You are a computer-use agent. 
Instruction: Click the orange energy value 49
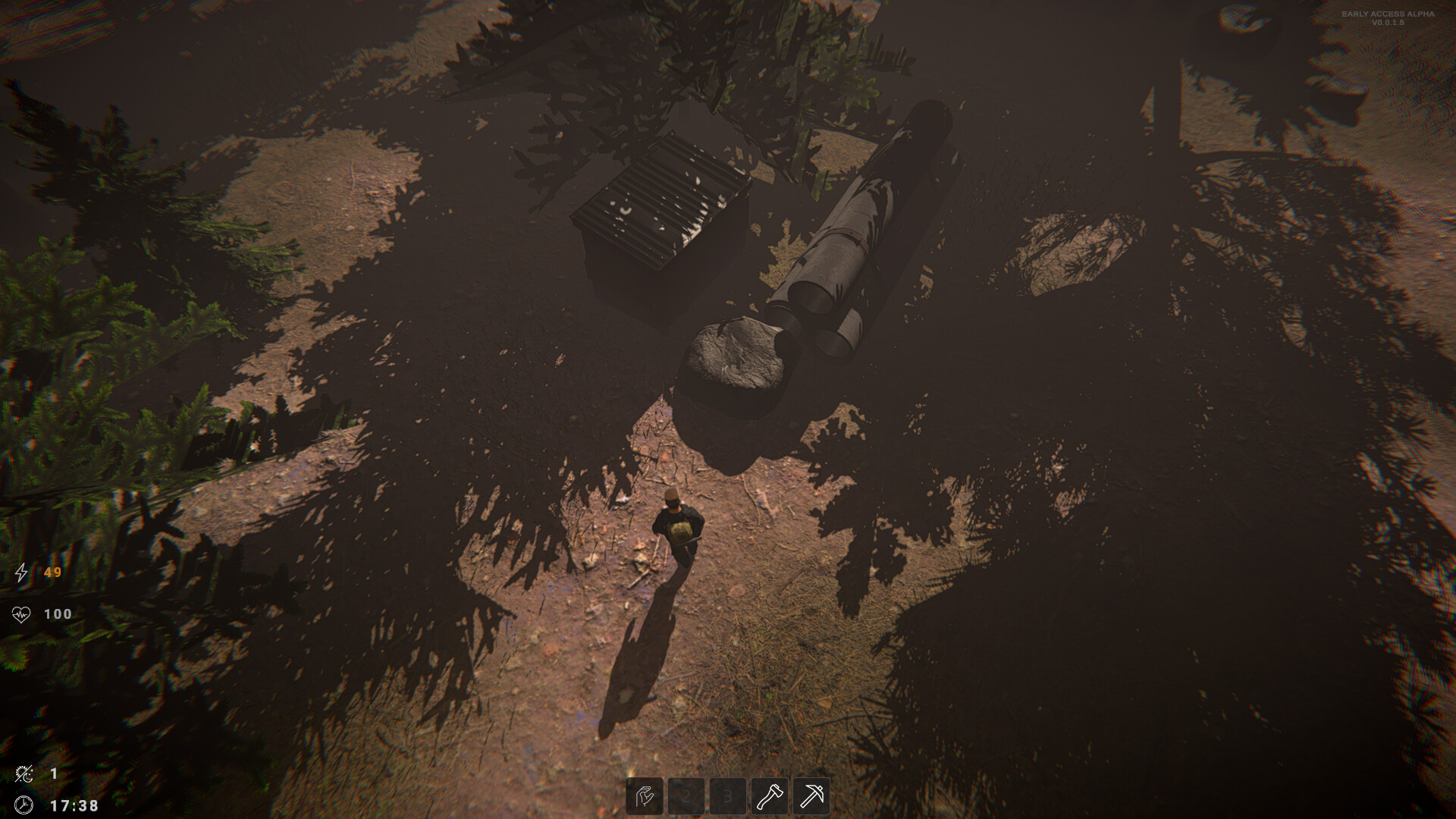pyautogui.click(x=53, y=574)
